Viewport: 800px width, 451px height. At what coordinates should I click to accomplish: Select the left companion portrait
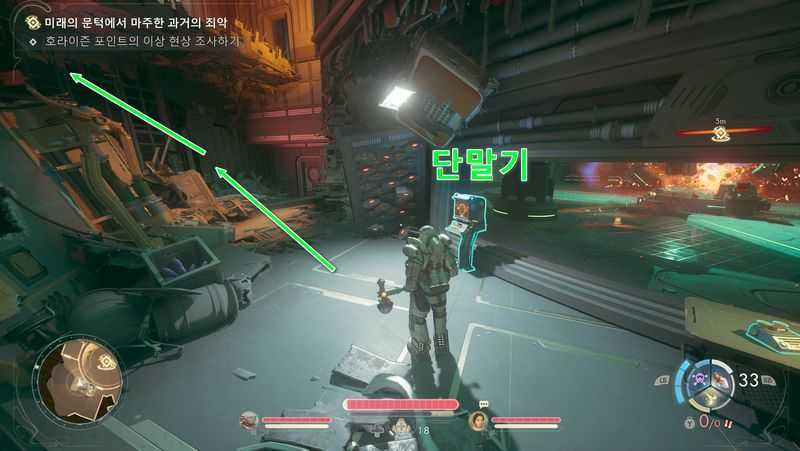(x=248, y=421)
